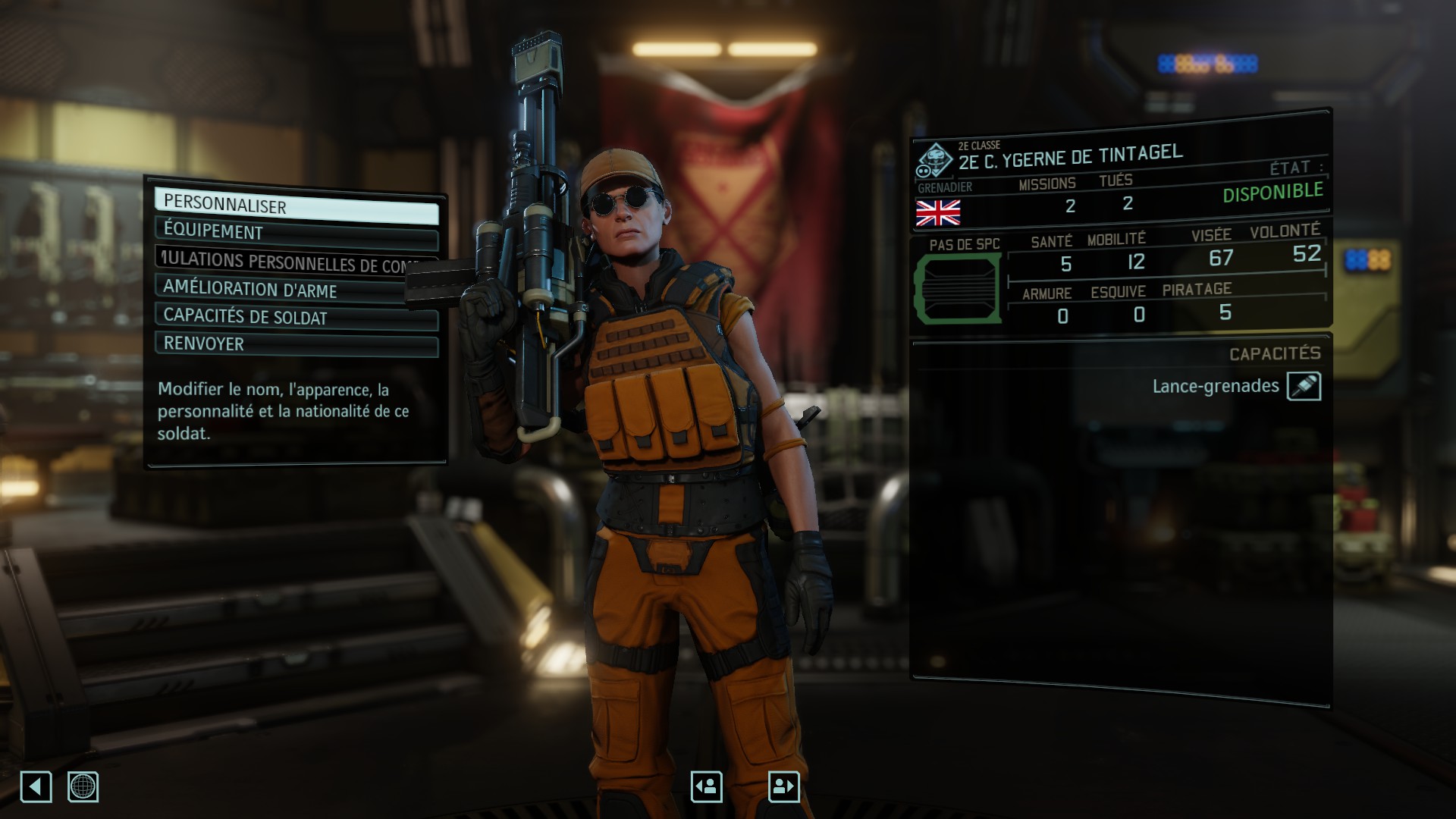Select the Équipement option
Screen dimensions: 1456x819
point(296,232)
